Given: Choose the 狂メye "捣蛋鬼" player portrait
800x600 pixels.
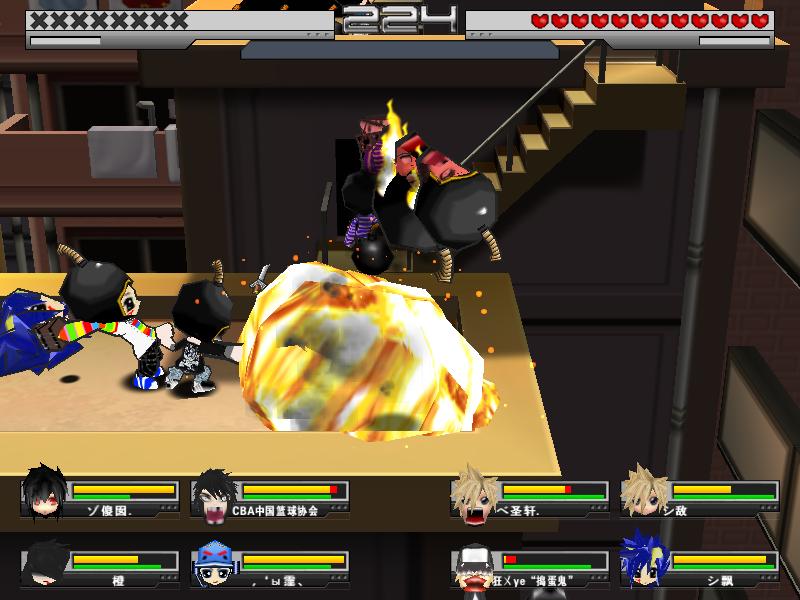Looking at the screenshot, I should tap(474, 565).
